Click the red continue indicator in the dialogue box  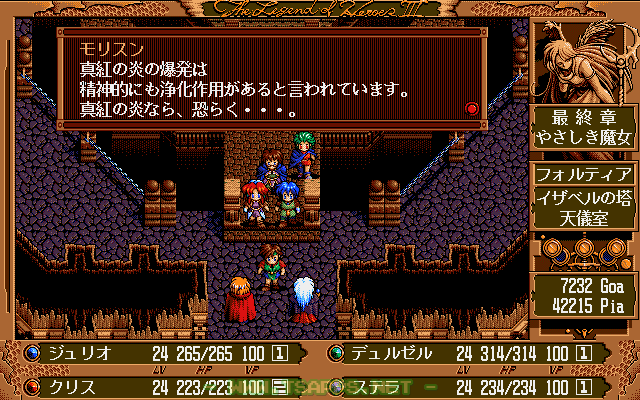pos(472,108)
